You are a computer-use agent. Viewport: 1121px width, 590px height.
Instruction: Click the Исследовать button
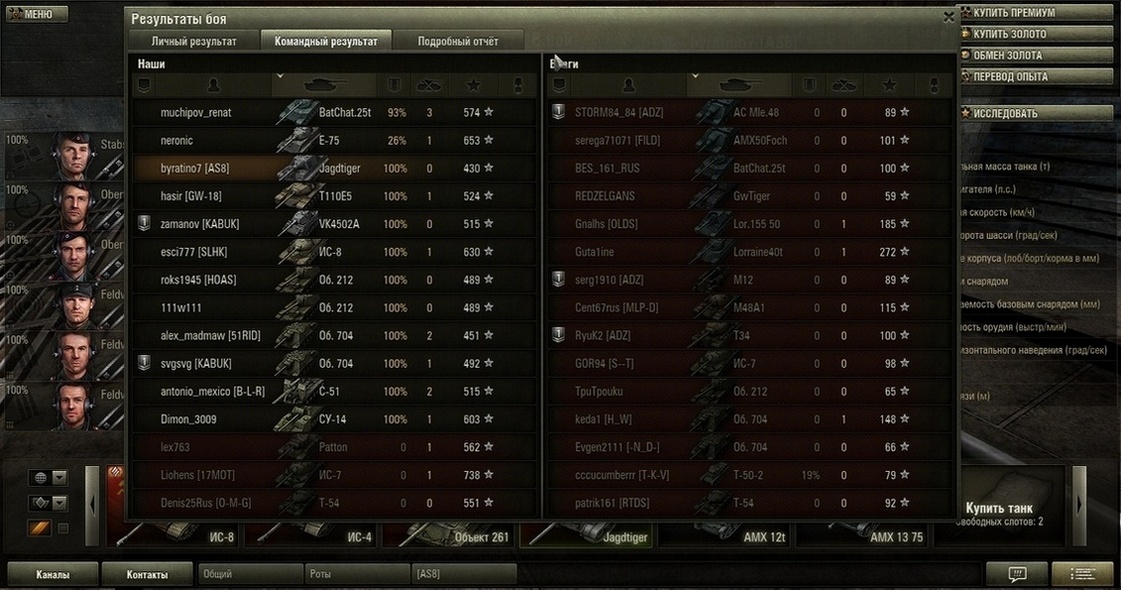pos(1035,113)
